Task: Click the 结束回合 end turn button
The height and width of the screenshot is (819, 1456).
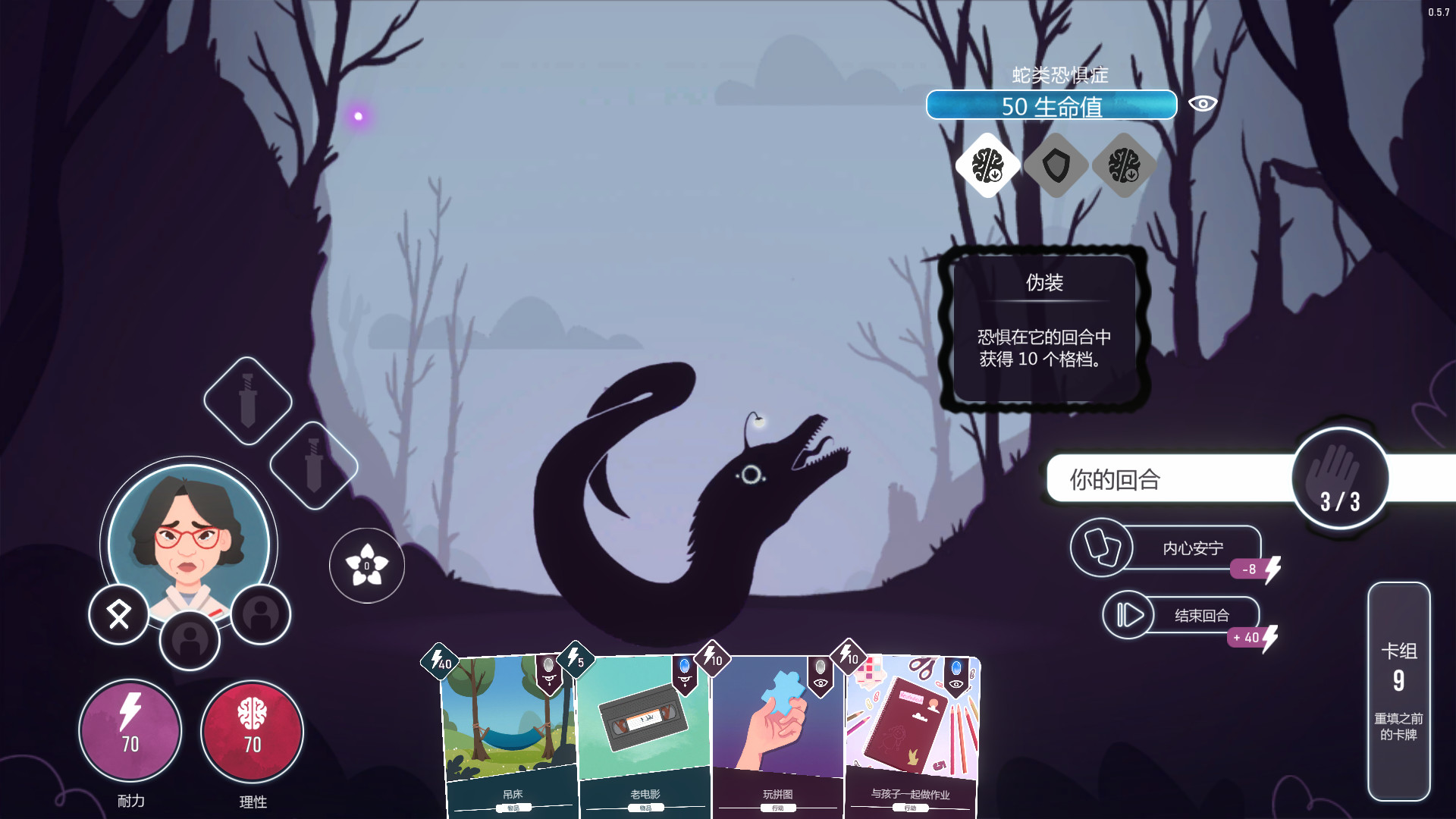Action: pos(1181,615)
